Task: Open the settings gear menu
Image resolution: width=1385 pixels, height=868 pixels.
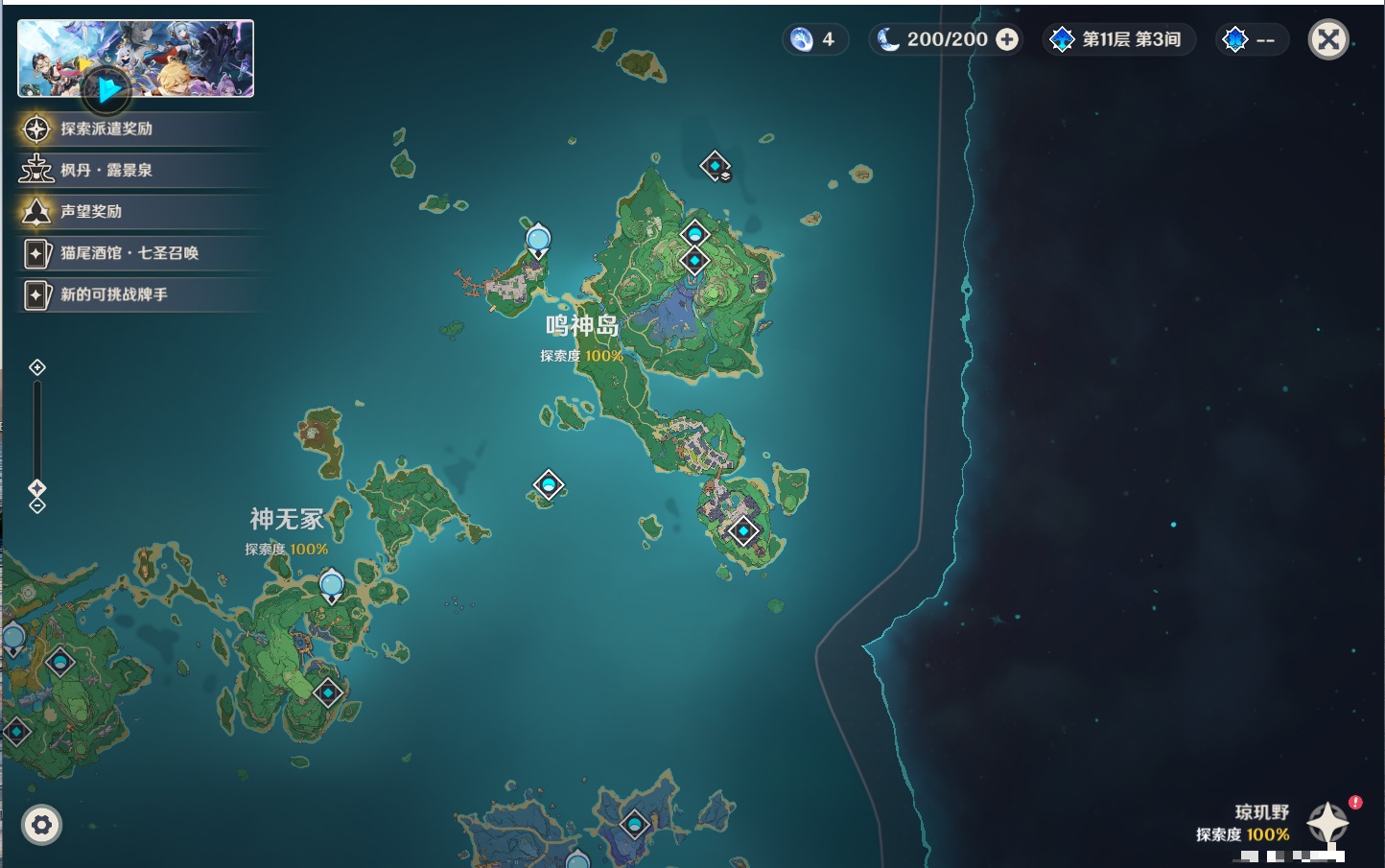Action: [x=41, y=824]
